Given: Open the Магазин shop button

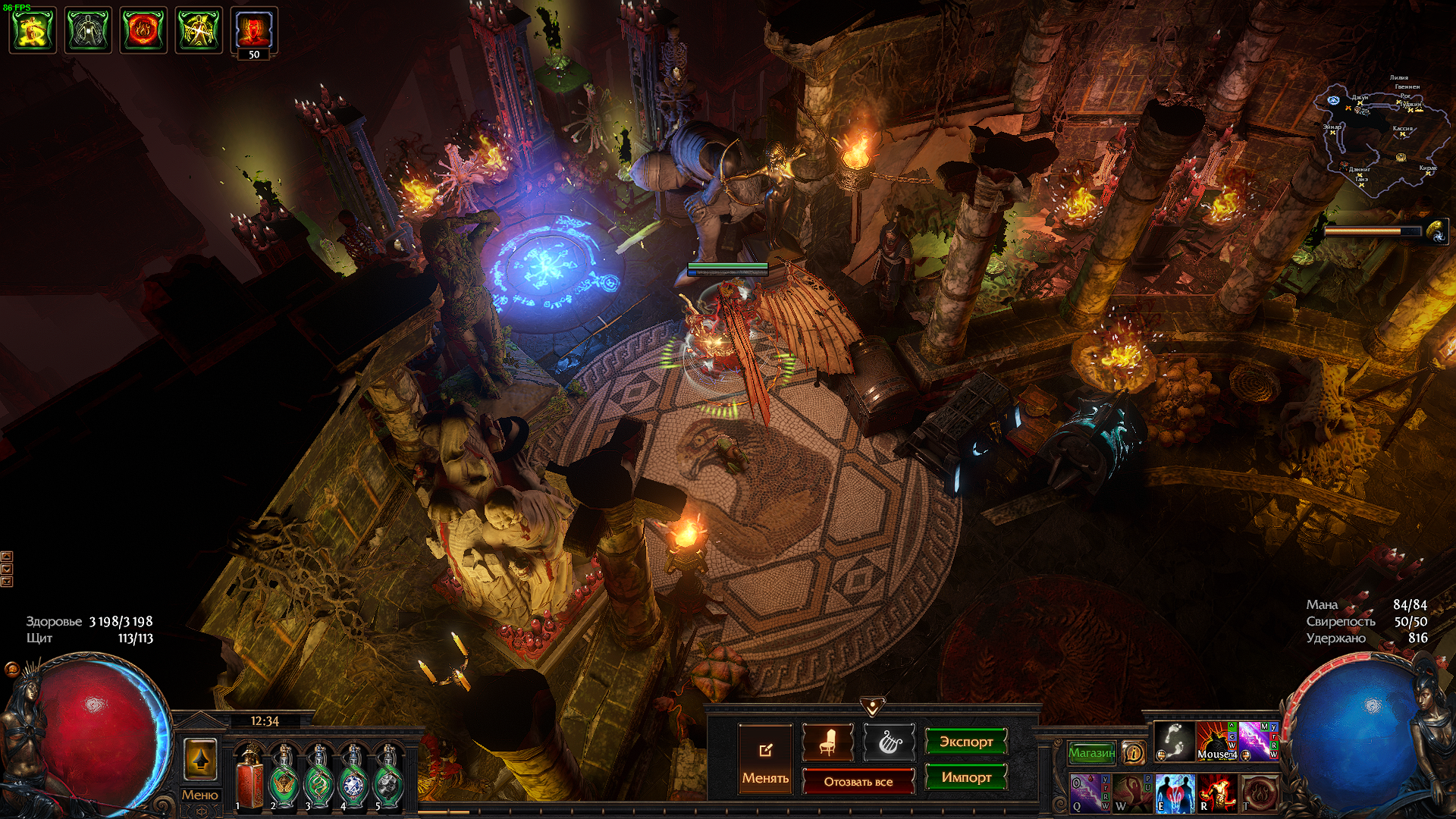Looking at the screenshot, I should click(1091, 752).
